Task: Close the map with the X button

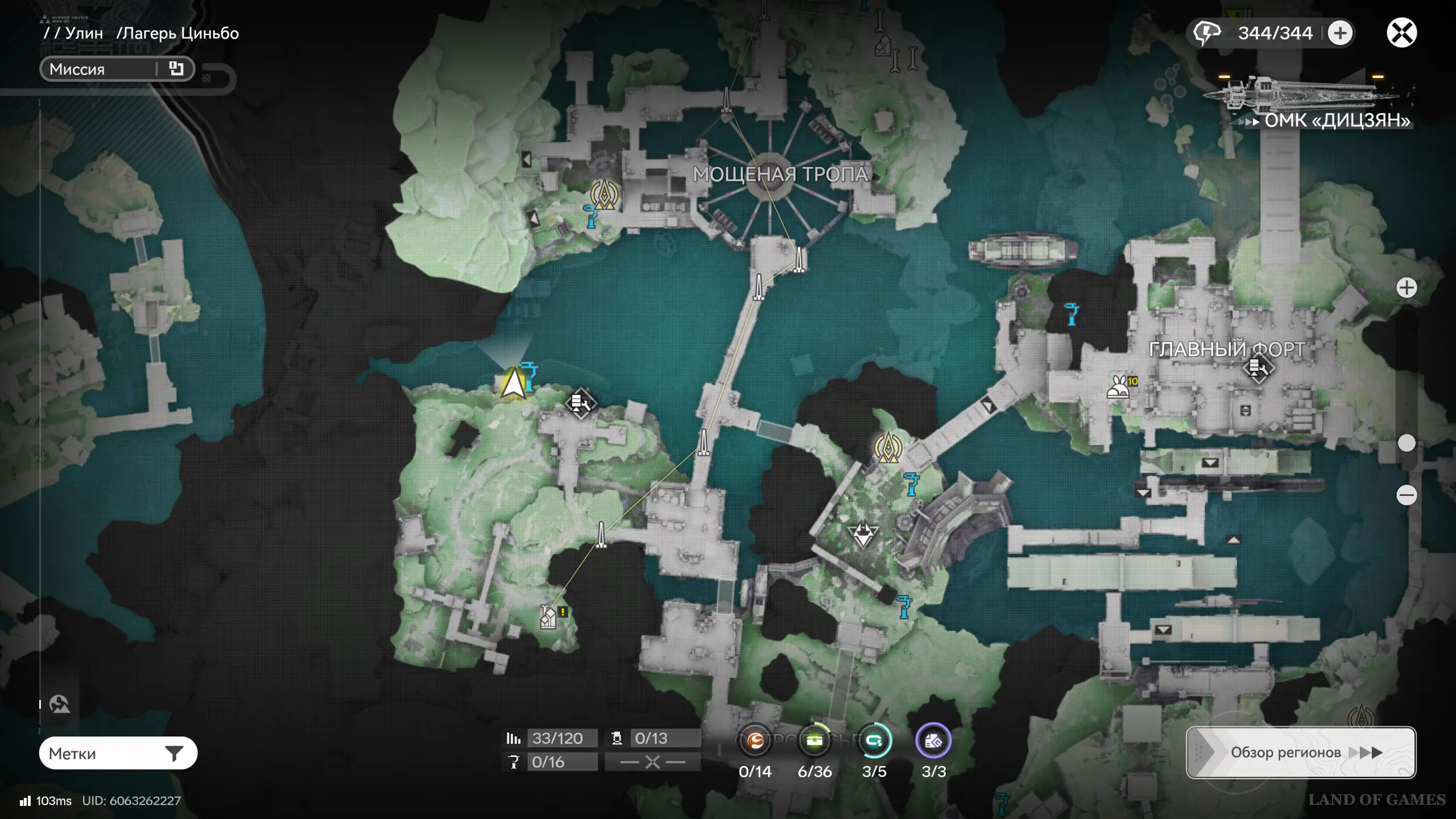Action: [1401, 32]
